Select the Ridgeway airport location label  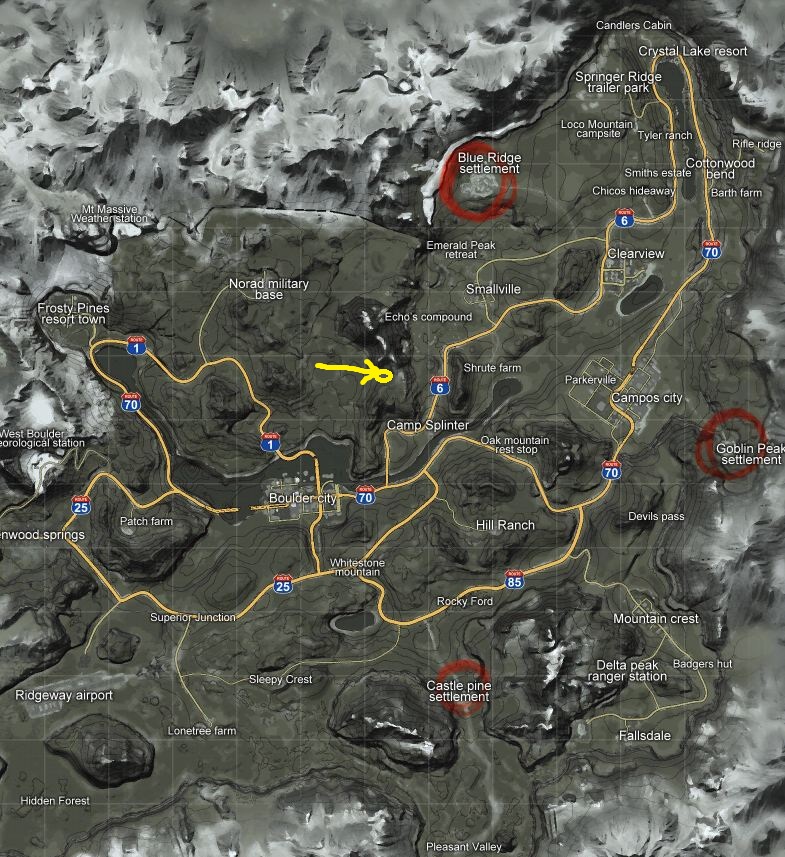pyautogui.click(x=64, y=695)
